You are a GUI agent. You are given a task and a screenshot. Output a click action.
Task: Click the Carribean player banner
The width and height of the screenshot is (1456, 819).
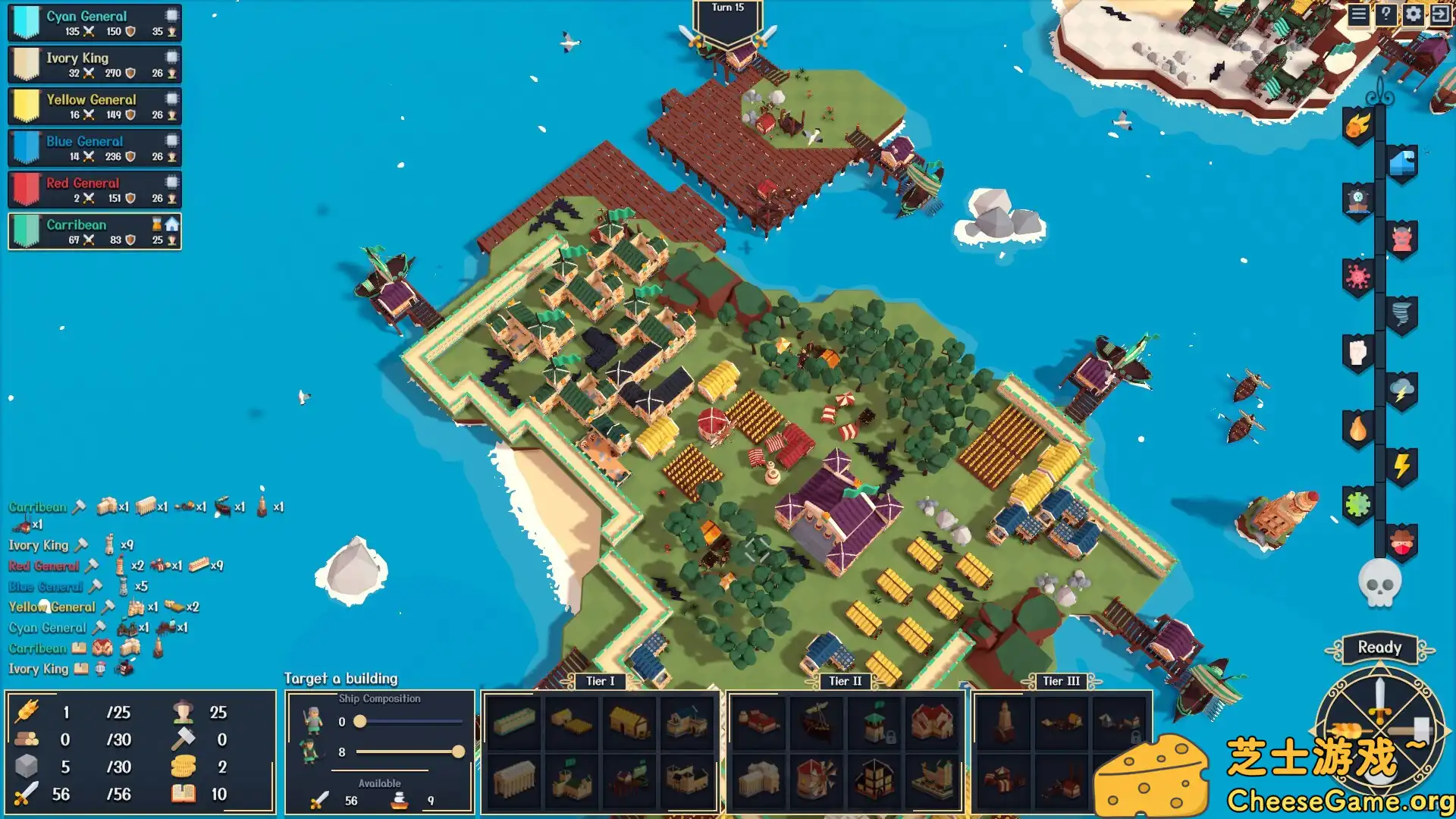pos(93,232)
